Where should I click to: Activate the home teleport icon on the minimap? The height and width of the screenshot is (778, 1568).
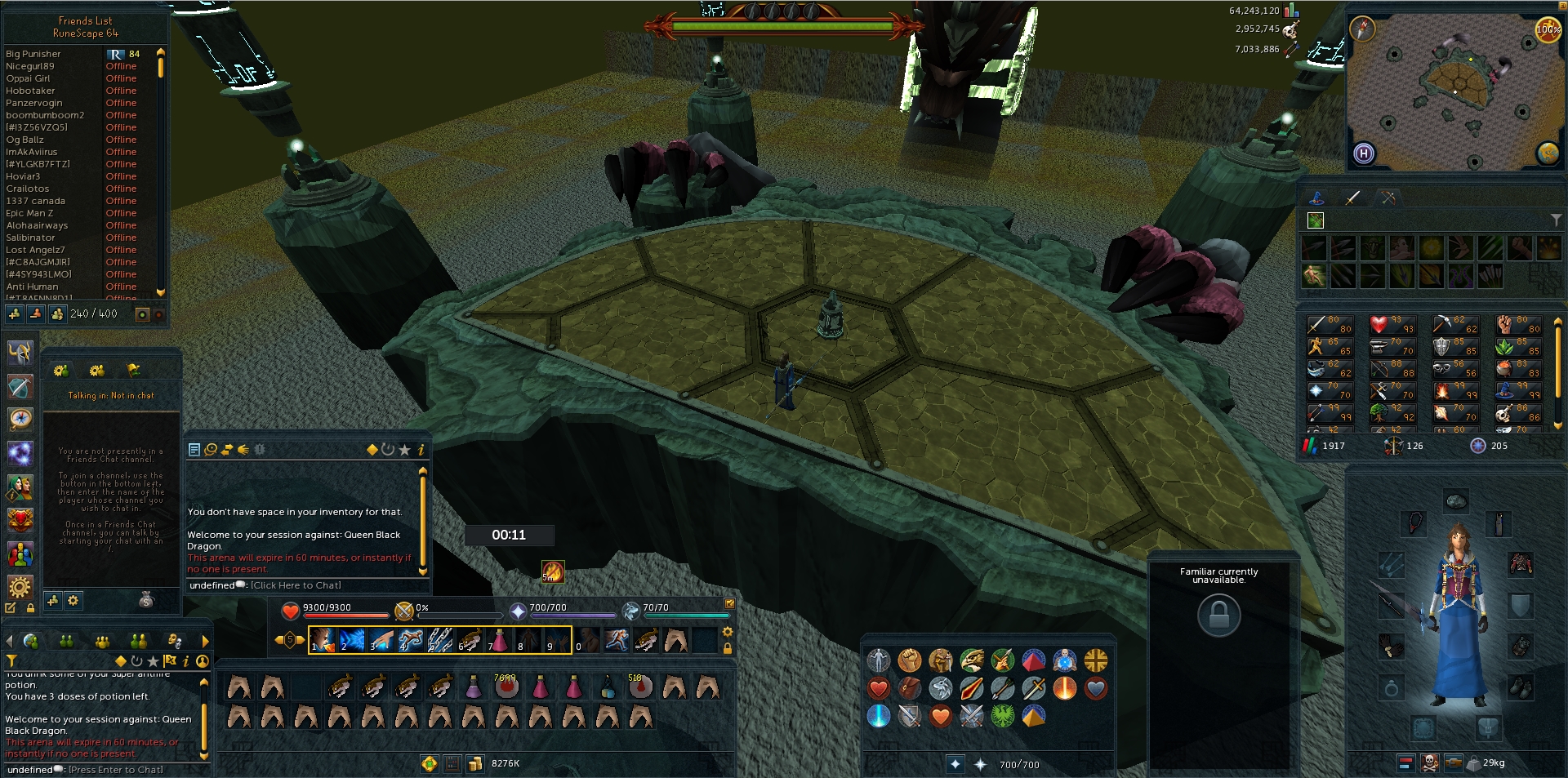click(1364, 154)
